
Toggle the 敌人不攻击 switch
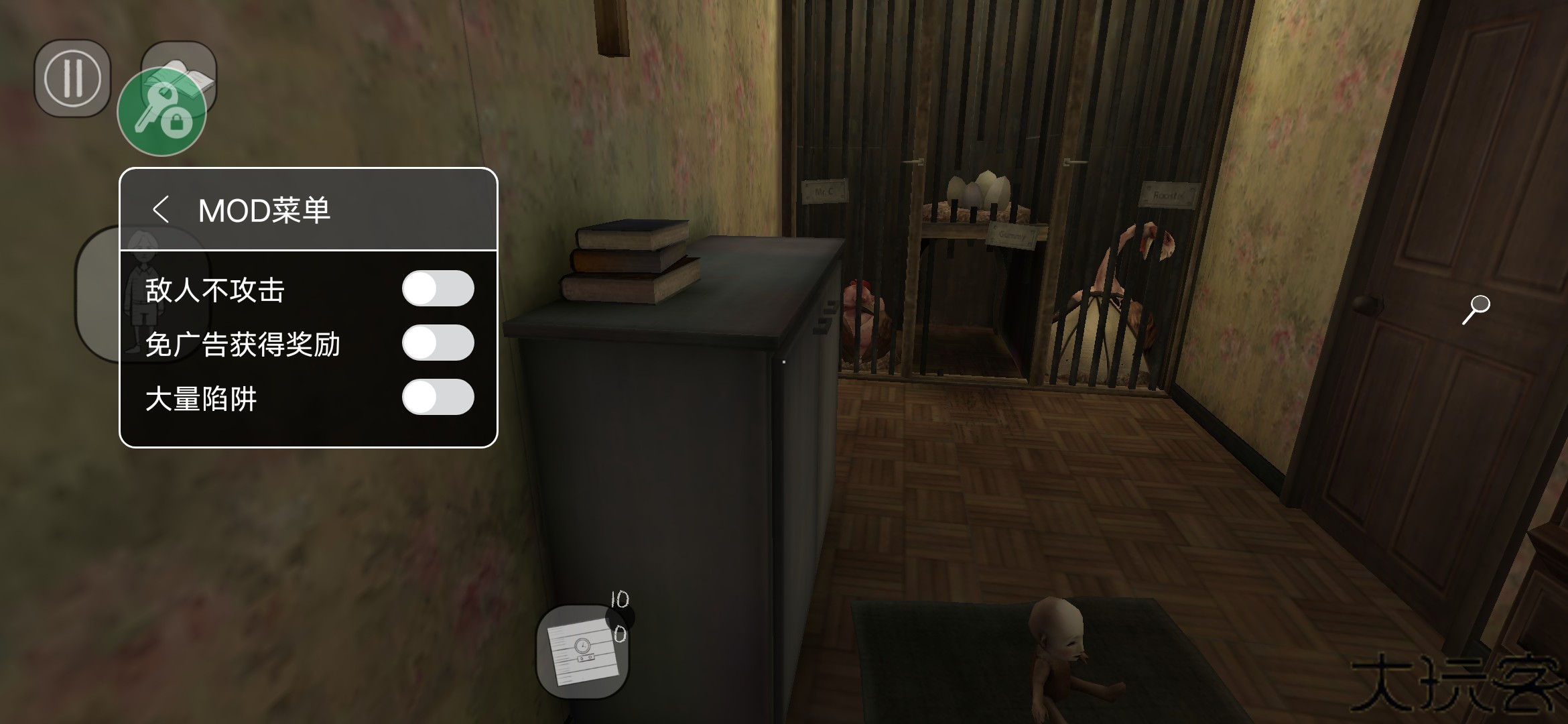click(438, 289)
